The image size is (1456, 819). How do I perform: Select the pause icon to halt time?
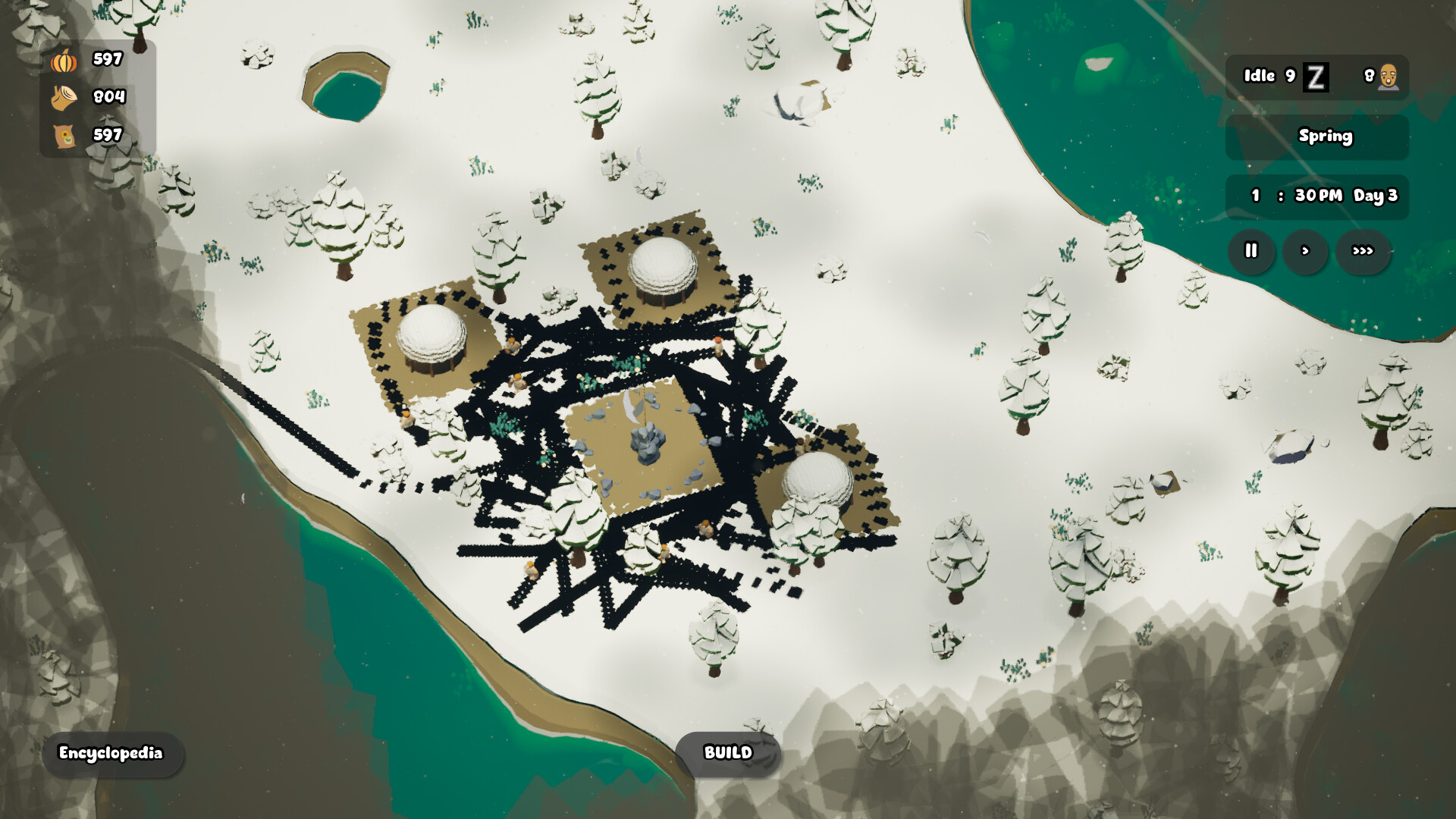coord(1250,250)
